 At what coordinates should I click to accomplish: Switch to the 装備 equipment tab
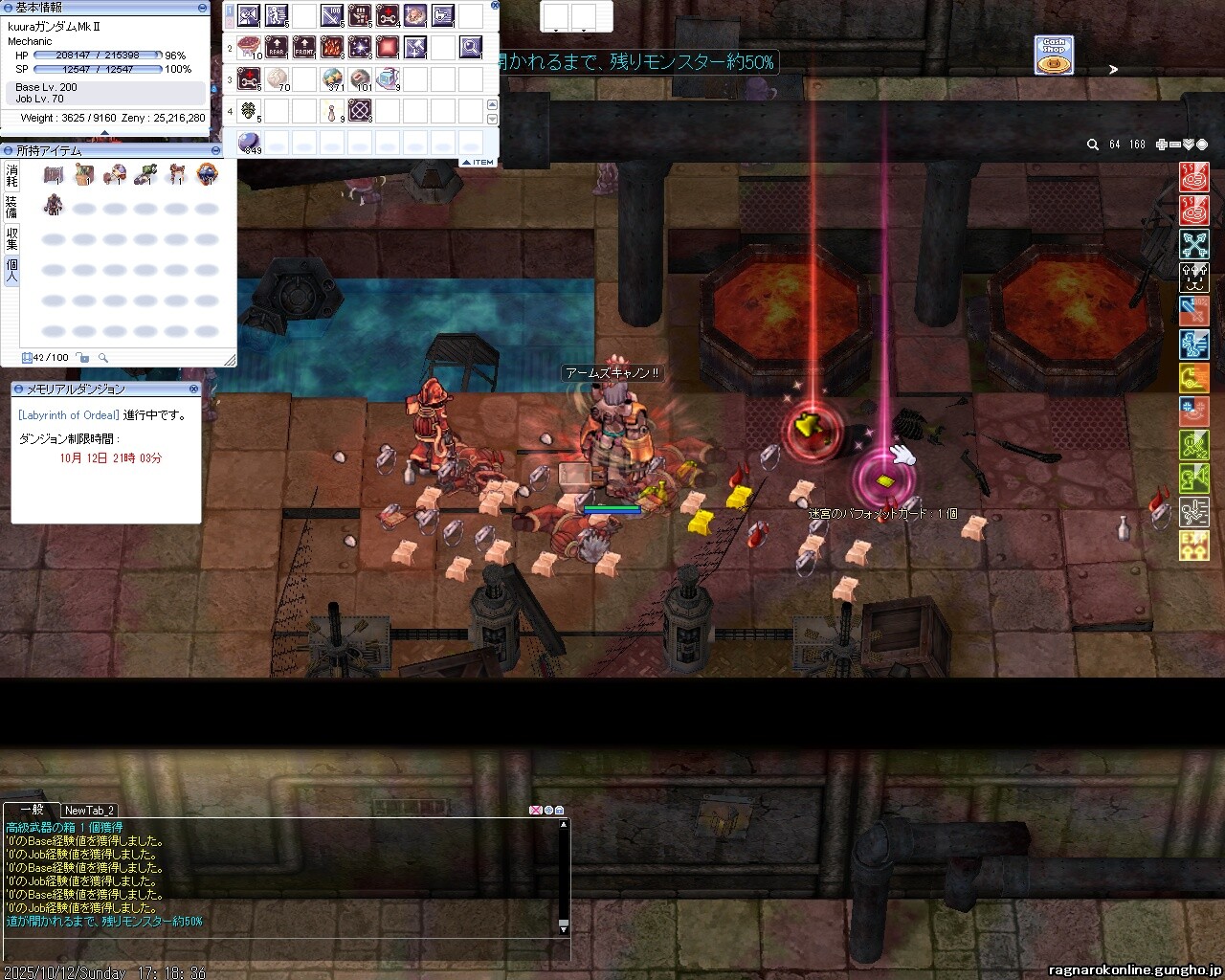[11, 207]
